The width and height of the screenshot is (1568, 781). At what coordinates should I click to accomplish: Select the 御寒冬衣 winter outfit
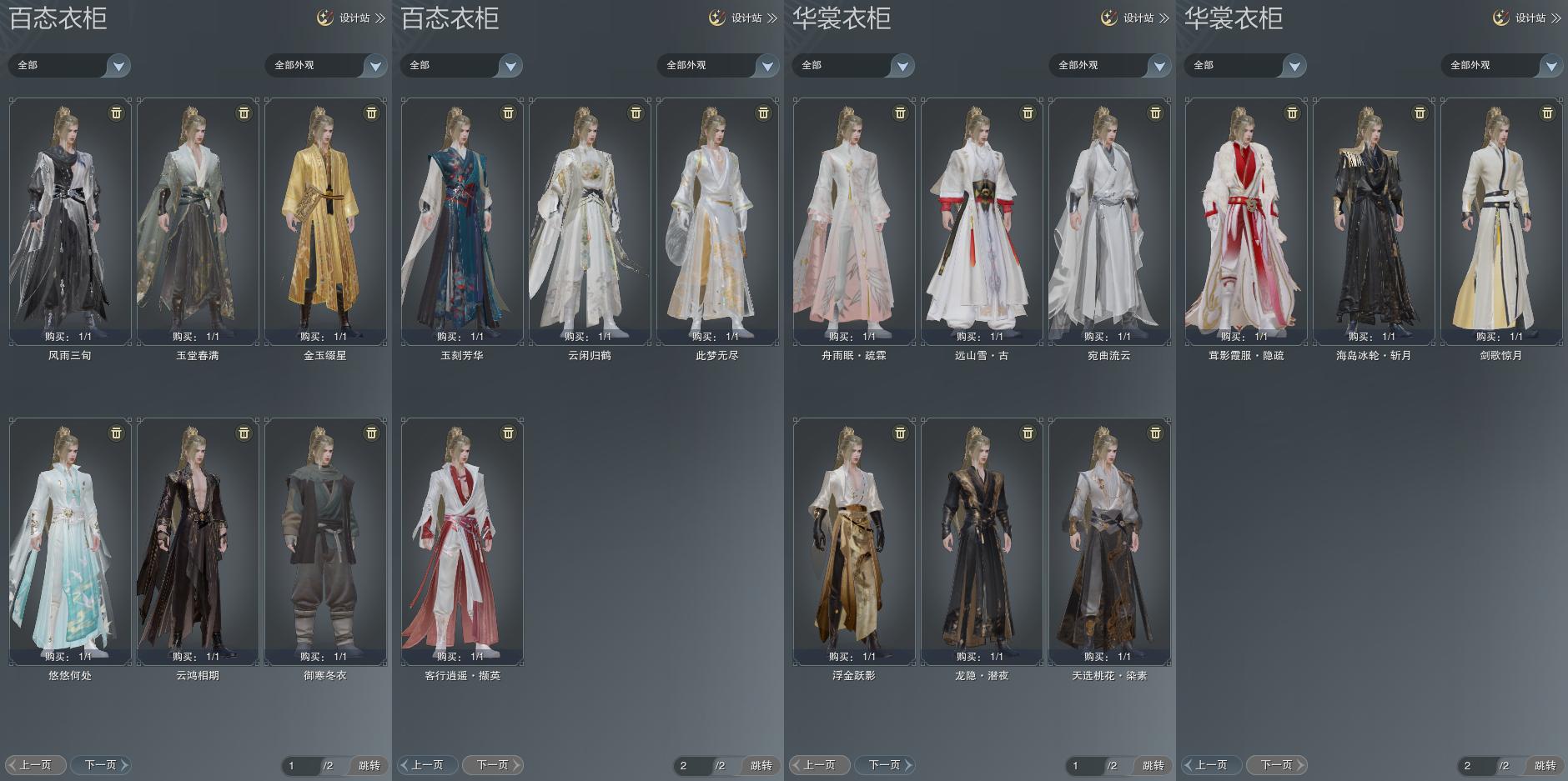[325, 541]
